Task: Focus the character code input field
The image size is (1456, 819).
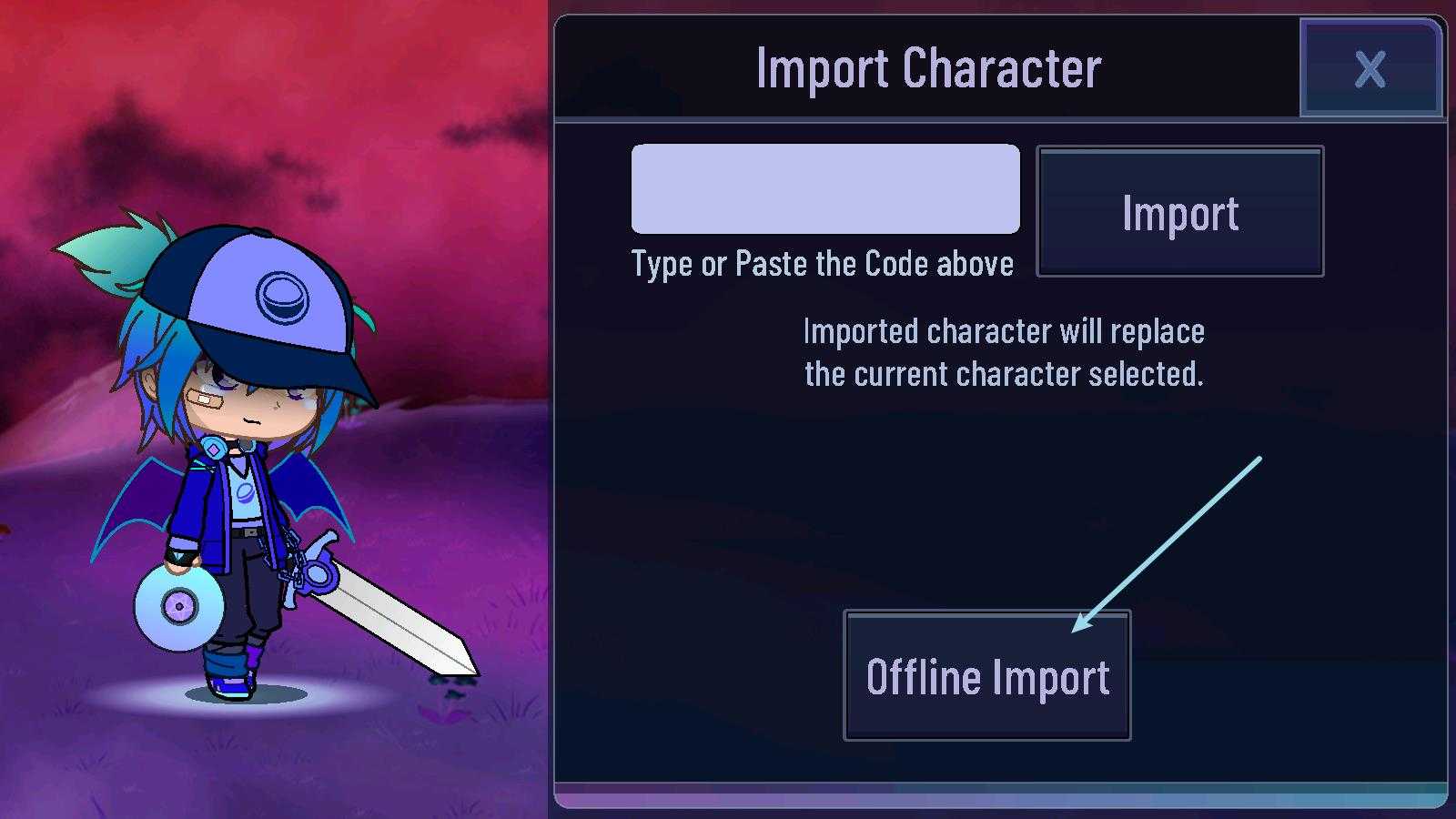Action: [x=825, y=188]
